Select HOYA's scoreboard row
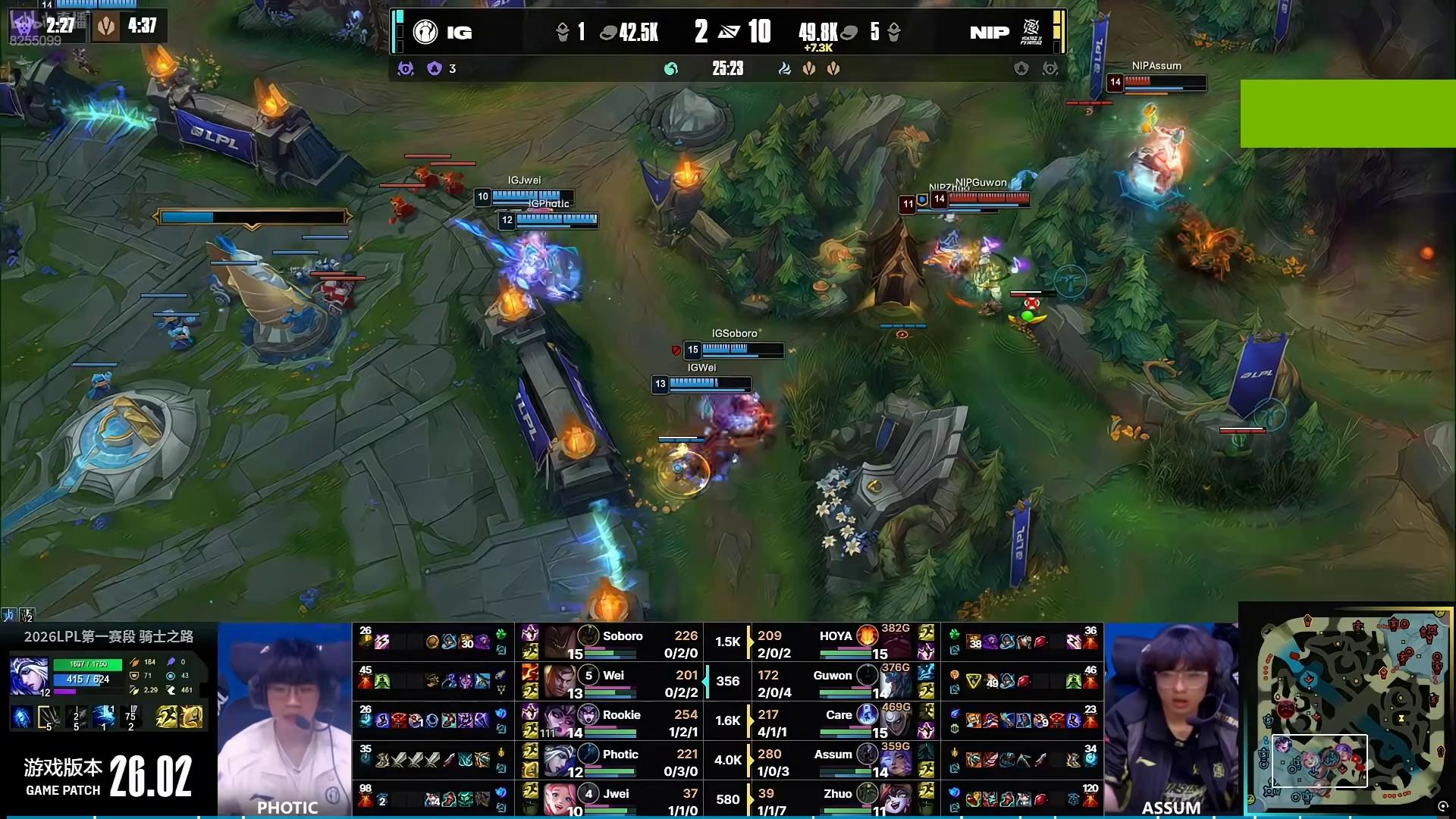The width and height of the screenshot is (1456, 819). 834,642
